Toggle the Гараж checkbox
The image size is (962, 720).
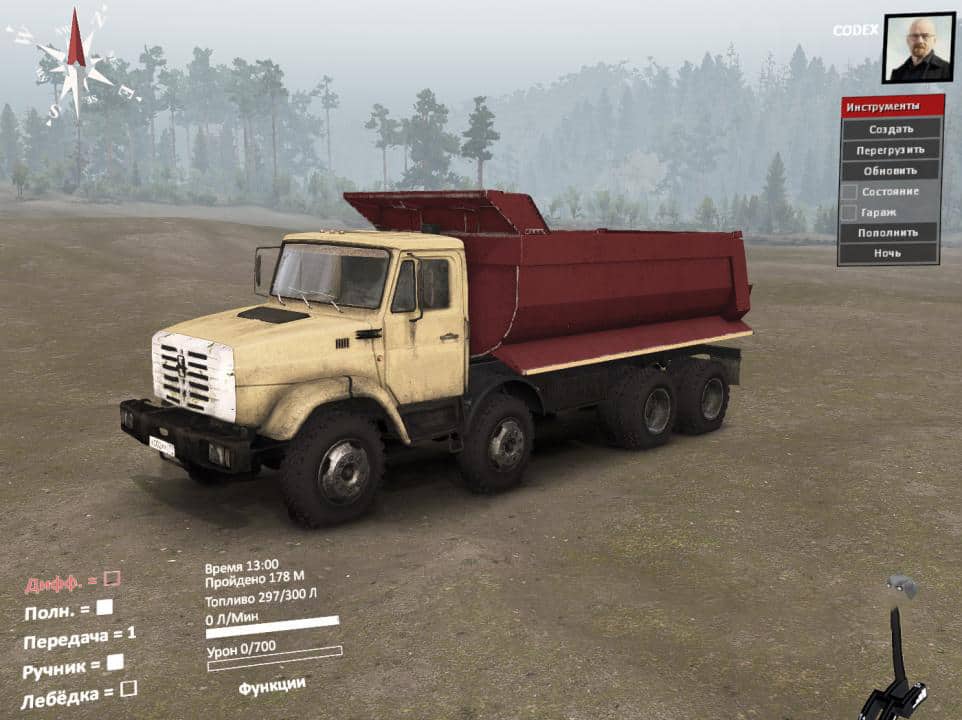[x=849, y=212]
